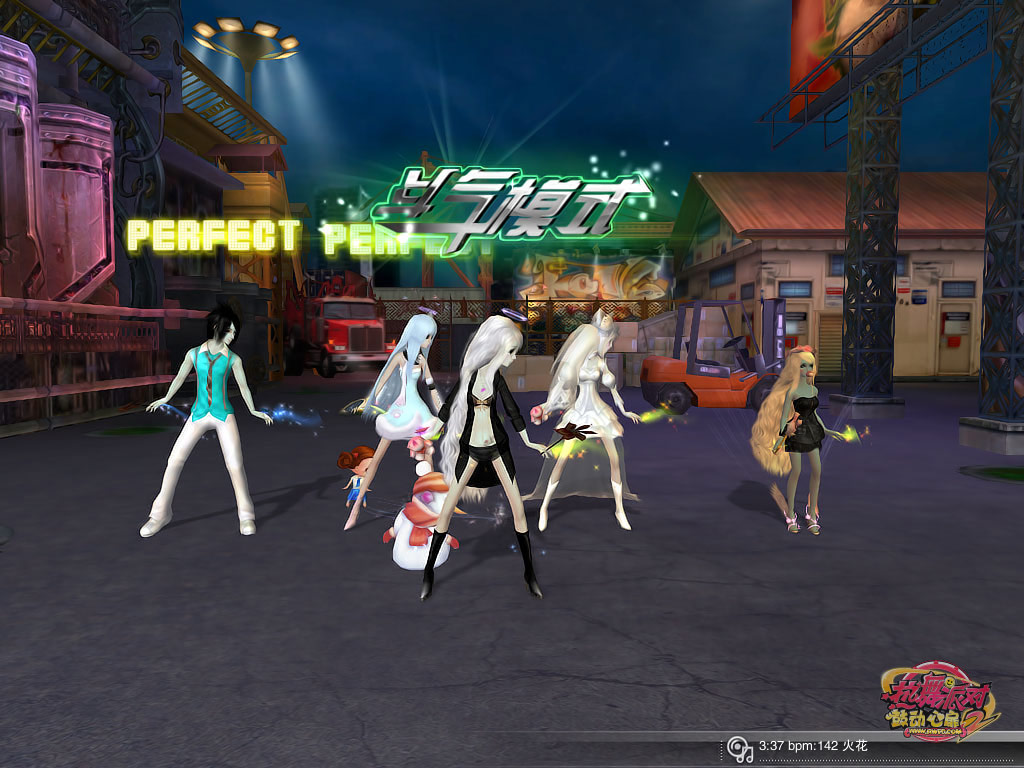
Task: Click the music disc icon beside the song info
Action: click(739, 748)
